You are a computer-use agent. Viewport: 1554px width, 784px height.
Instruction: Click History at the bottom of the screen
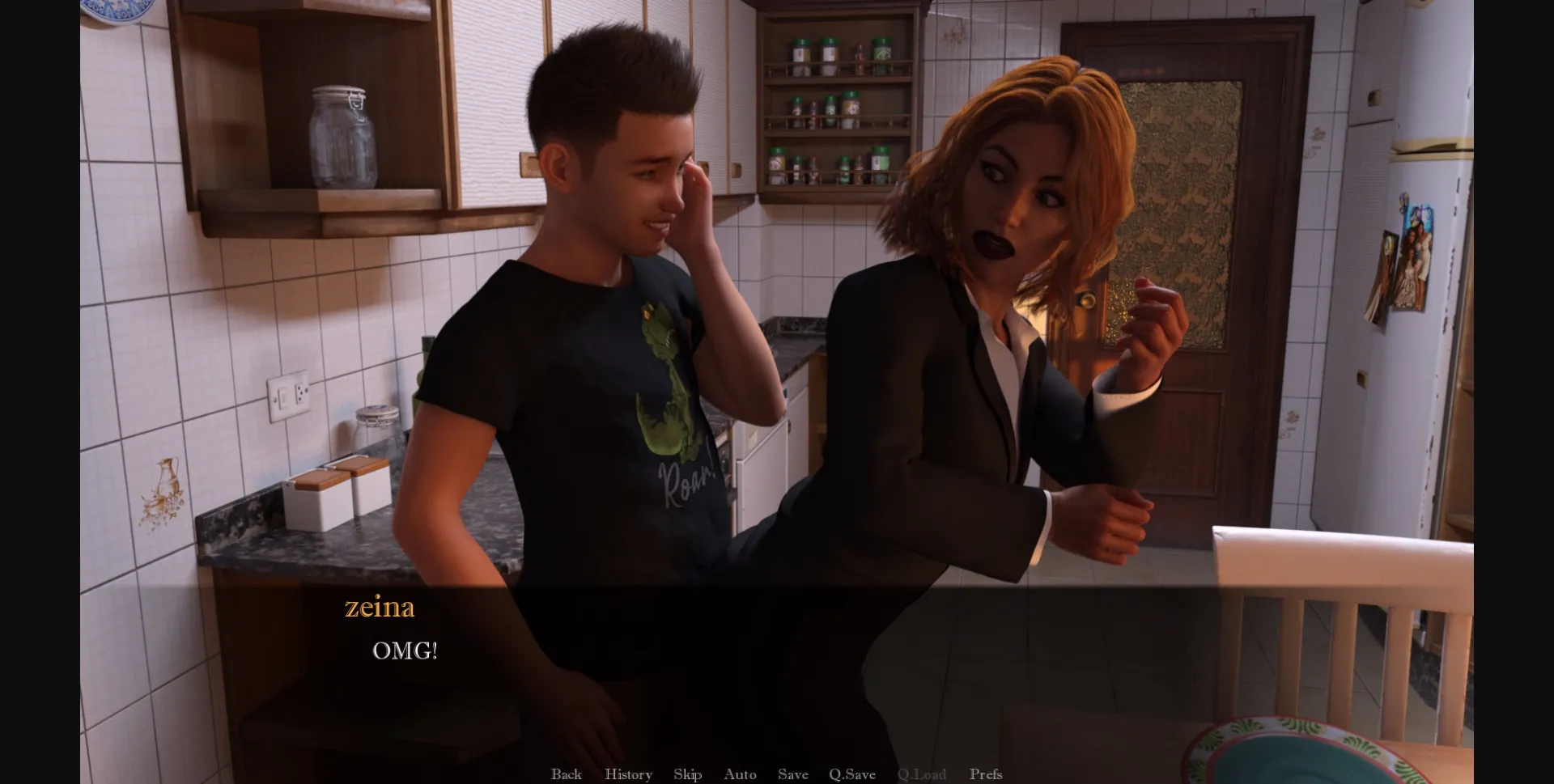click(627, 774)
